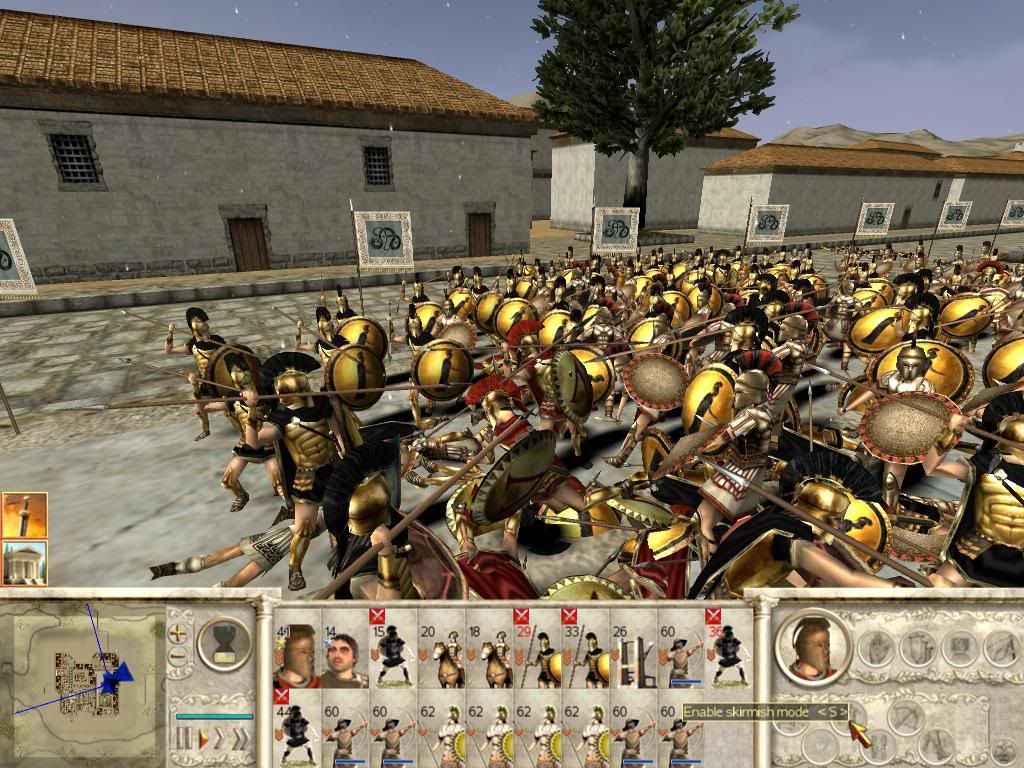
Task: Zoom out the minimap with minus button
Action: pos(178,657)
